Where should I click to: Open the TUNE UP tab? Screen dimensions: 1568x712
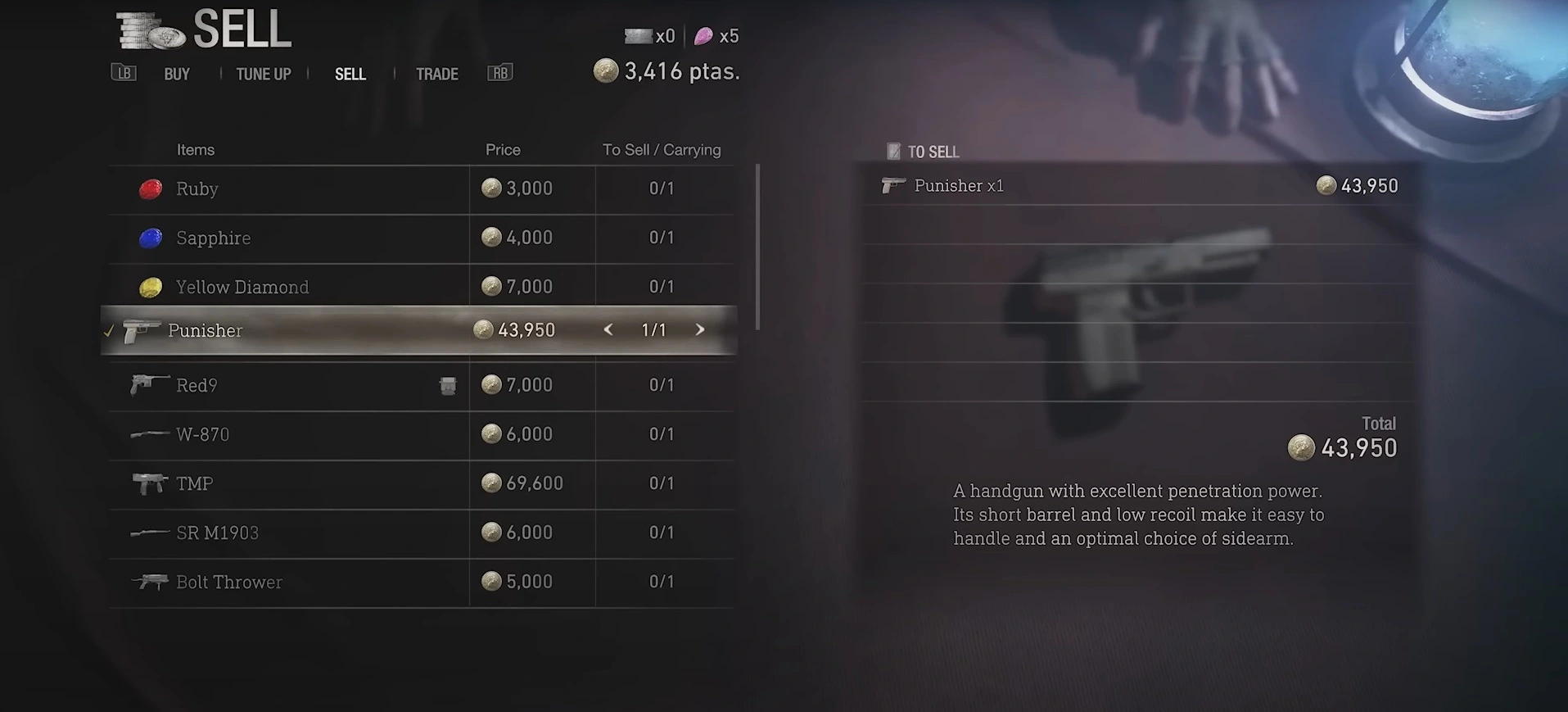[x=263, y=74]
